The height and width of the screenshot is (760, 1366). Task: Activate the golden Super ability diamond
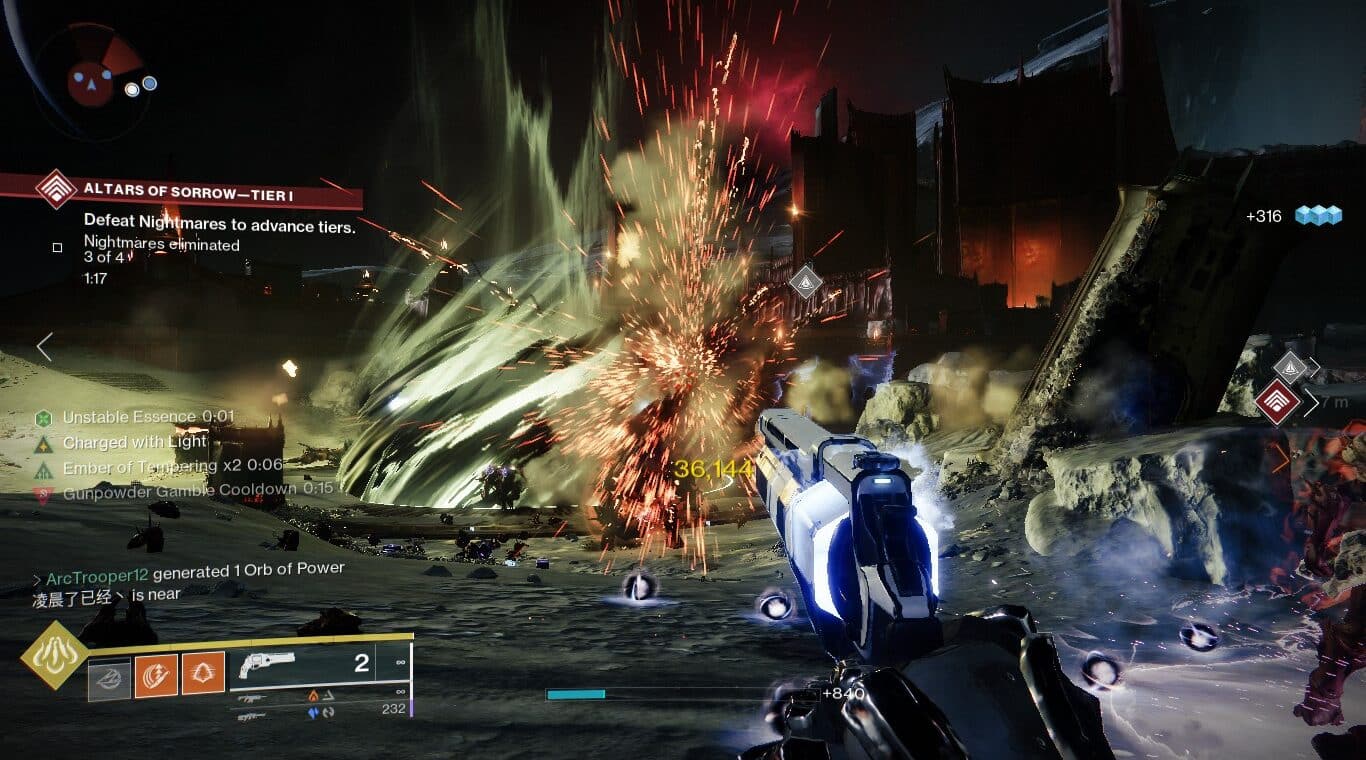54,655
